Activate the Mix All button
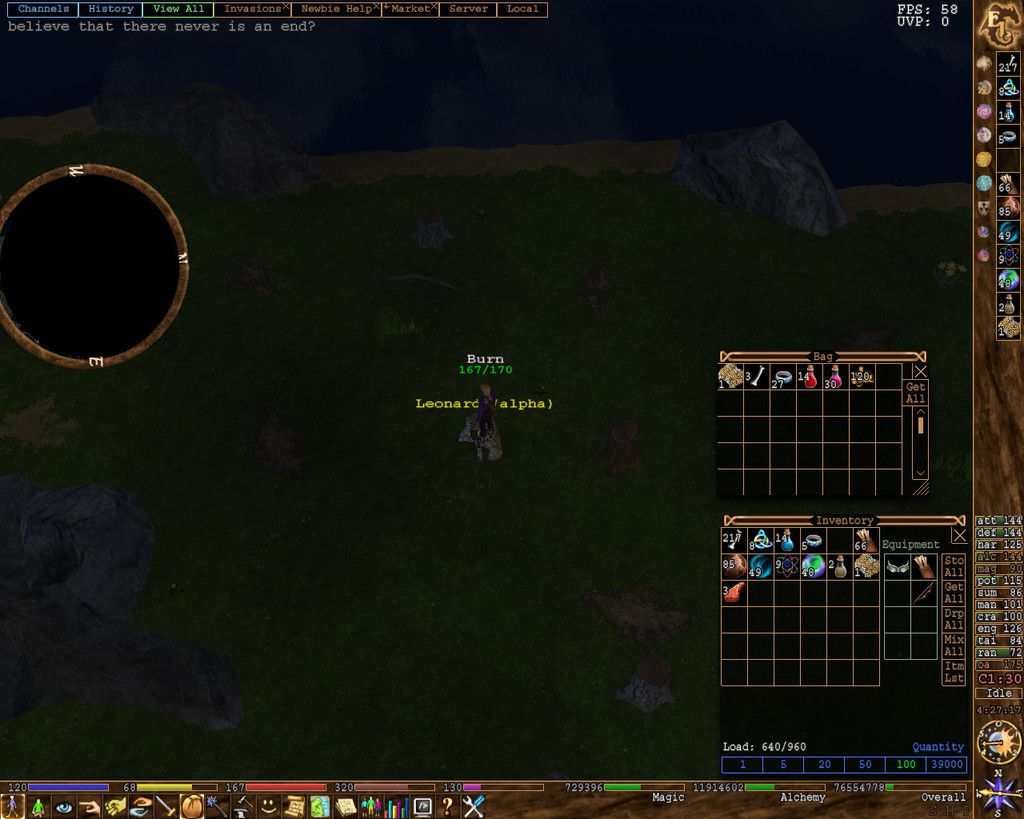The width and height of the screenshot is (1024, 819). 954,645
